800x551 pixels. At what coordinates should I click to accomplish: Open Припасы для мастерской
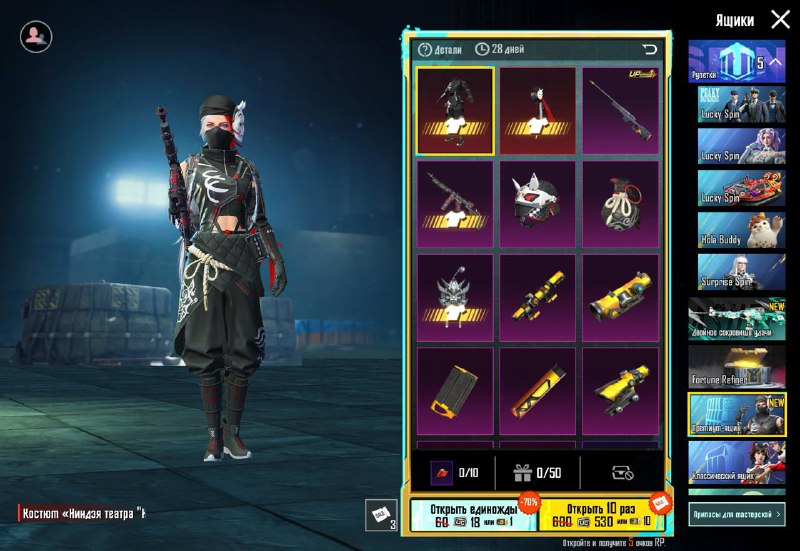tap(736, 513)
